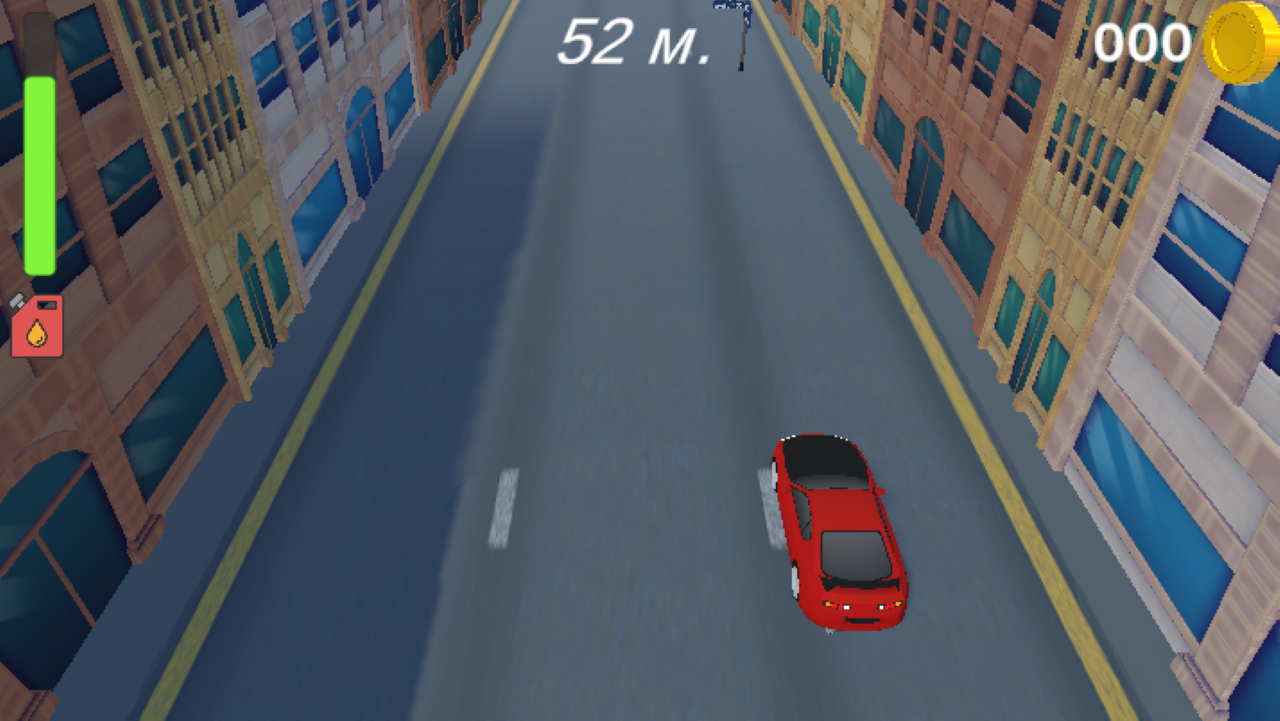Click the red fuel canister icon
The image size is (1280, 721).
[x=37, y=327]
